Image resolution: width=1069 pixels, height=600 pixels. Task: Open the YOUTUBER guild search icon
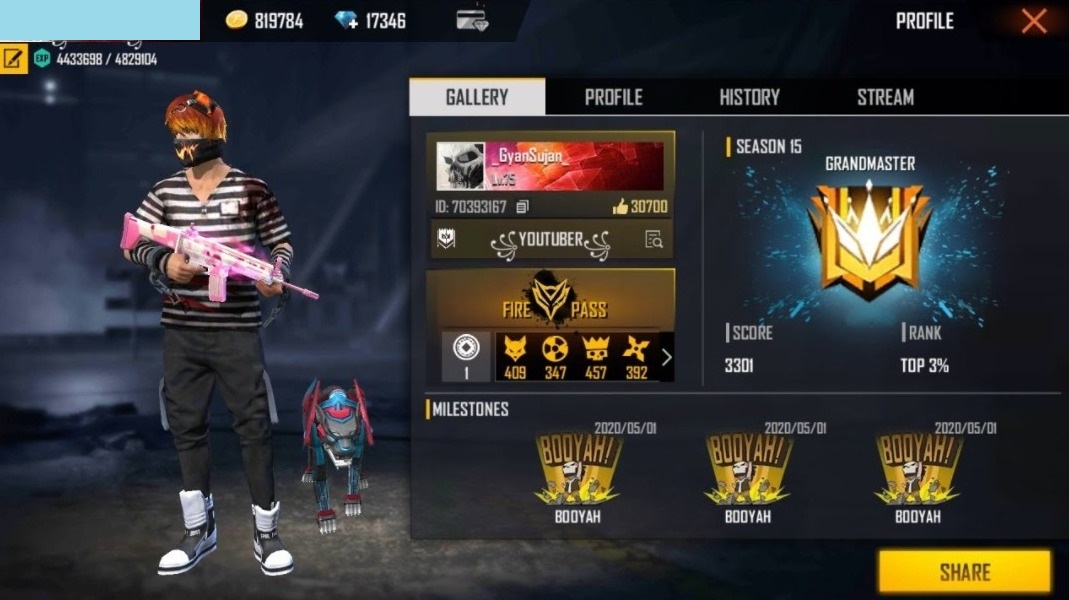(x=654, y=239)
